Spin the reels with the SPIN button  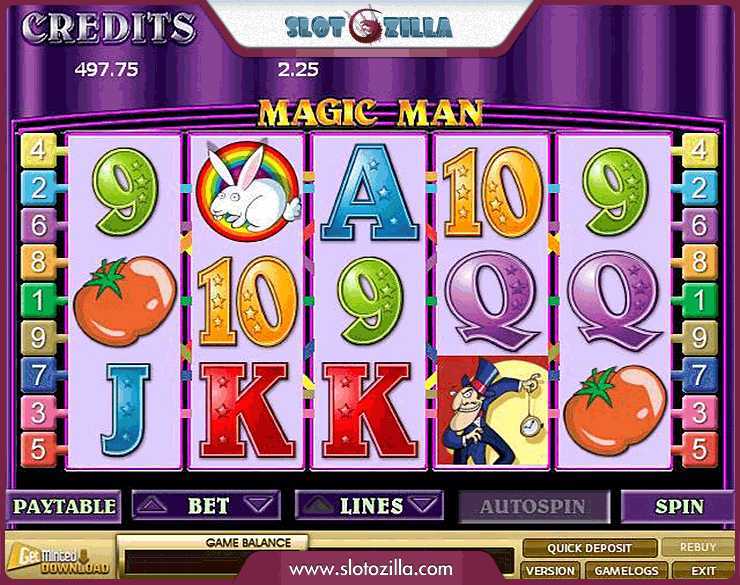pyautogui.click(x=678, y=506)
